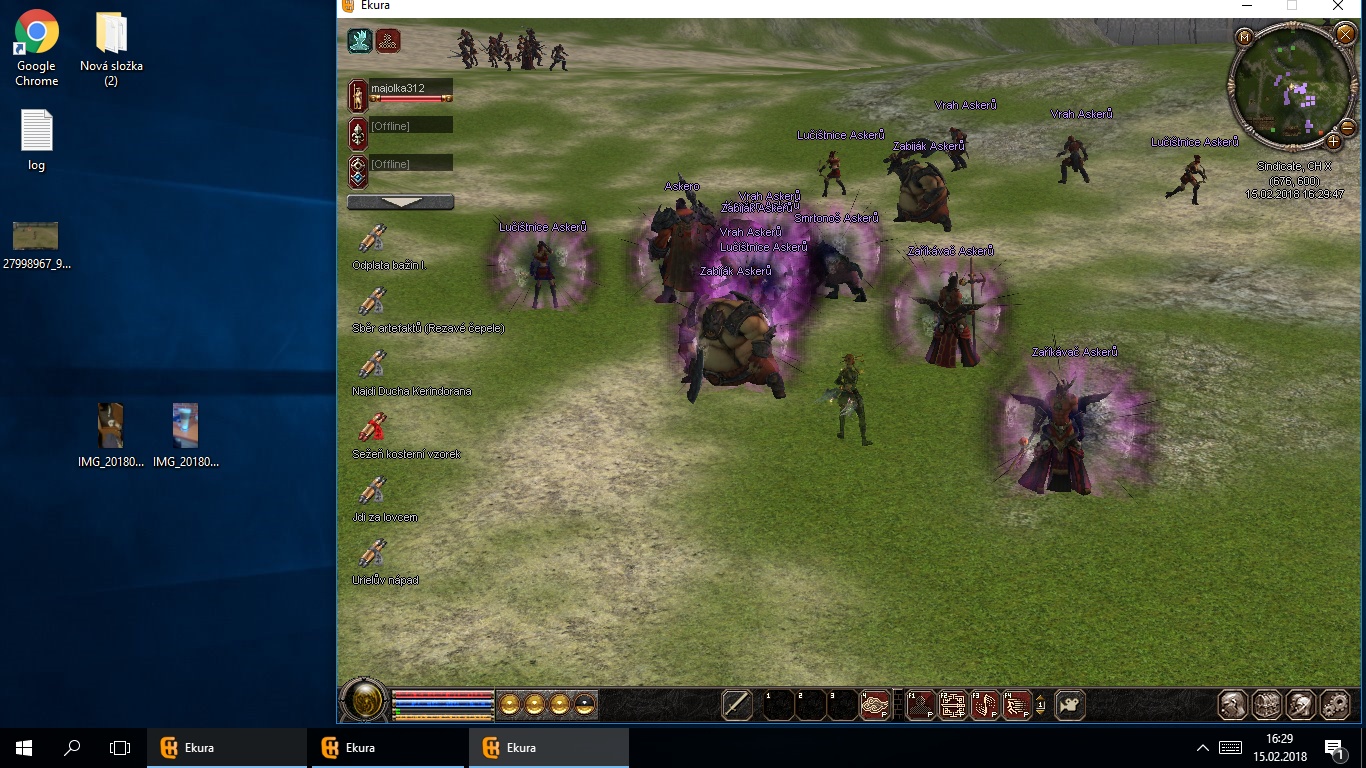
Task: Open the large map with M button
Action: pyautogui.click(x=1245, y=38)
